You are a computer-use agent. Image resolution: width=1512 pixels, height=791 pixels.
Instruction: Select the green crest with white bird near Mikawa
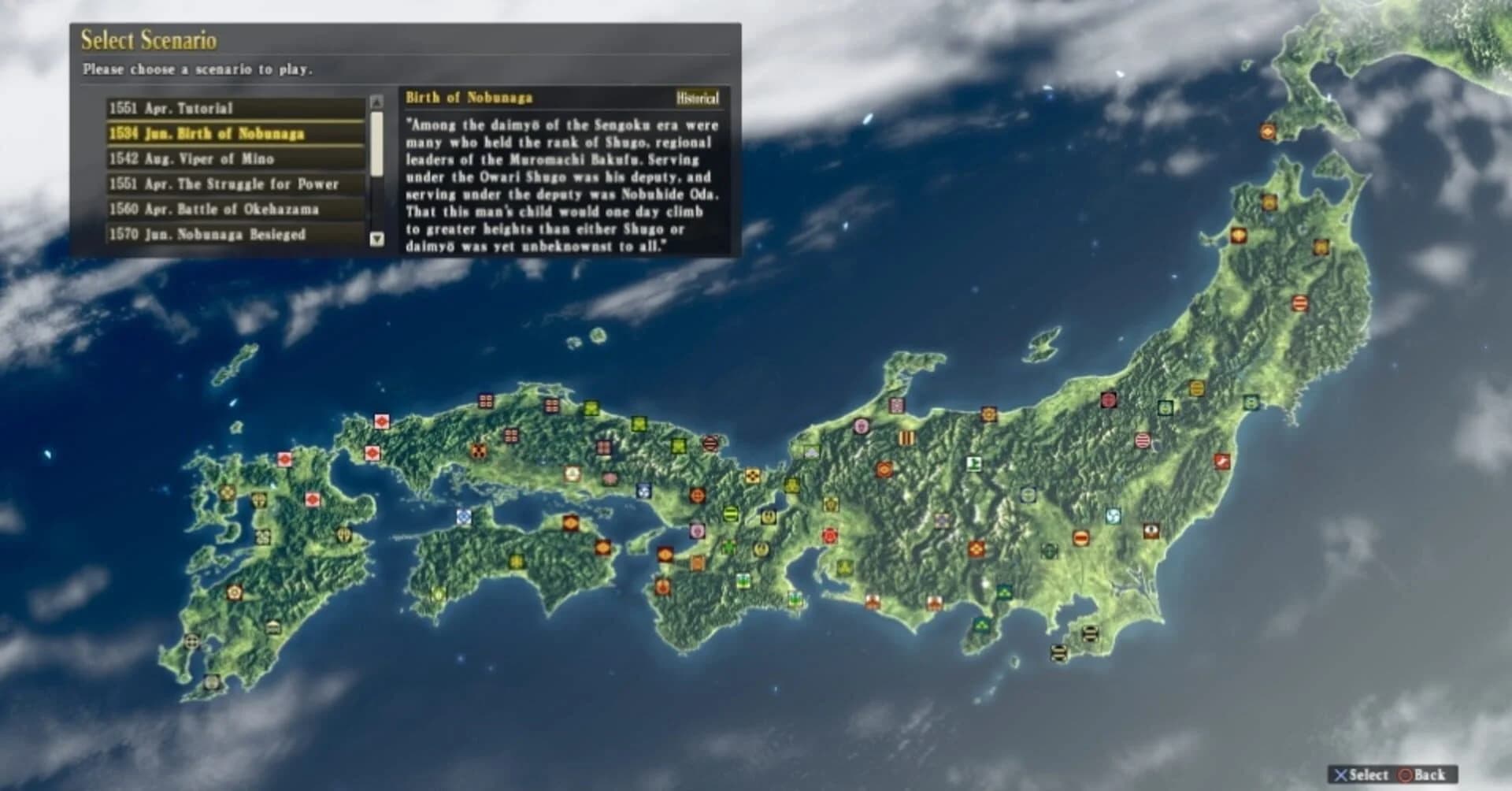795,600
